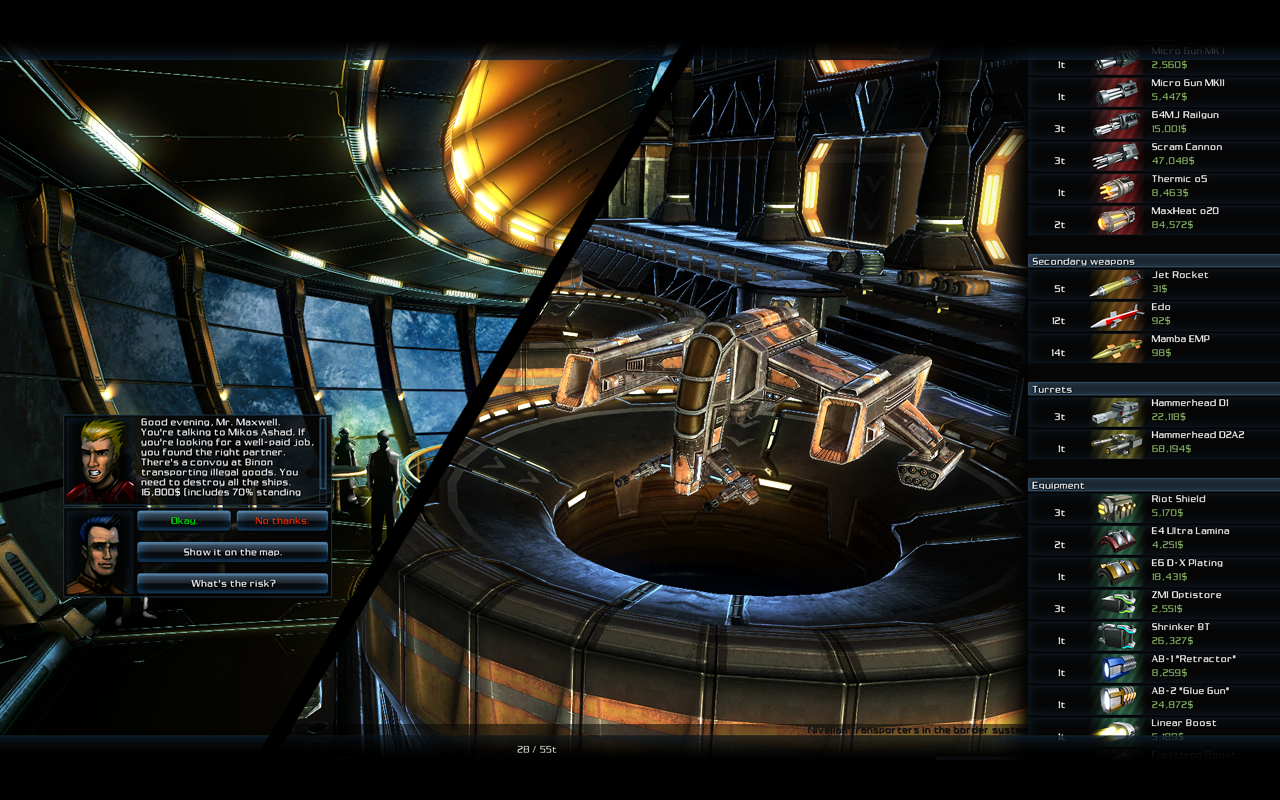Image resolution: width=1280 pixels, height=800 pixels.
Task: Pick the Scram Cannon from the list
Action: (1153, 154)
